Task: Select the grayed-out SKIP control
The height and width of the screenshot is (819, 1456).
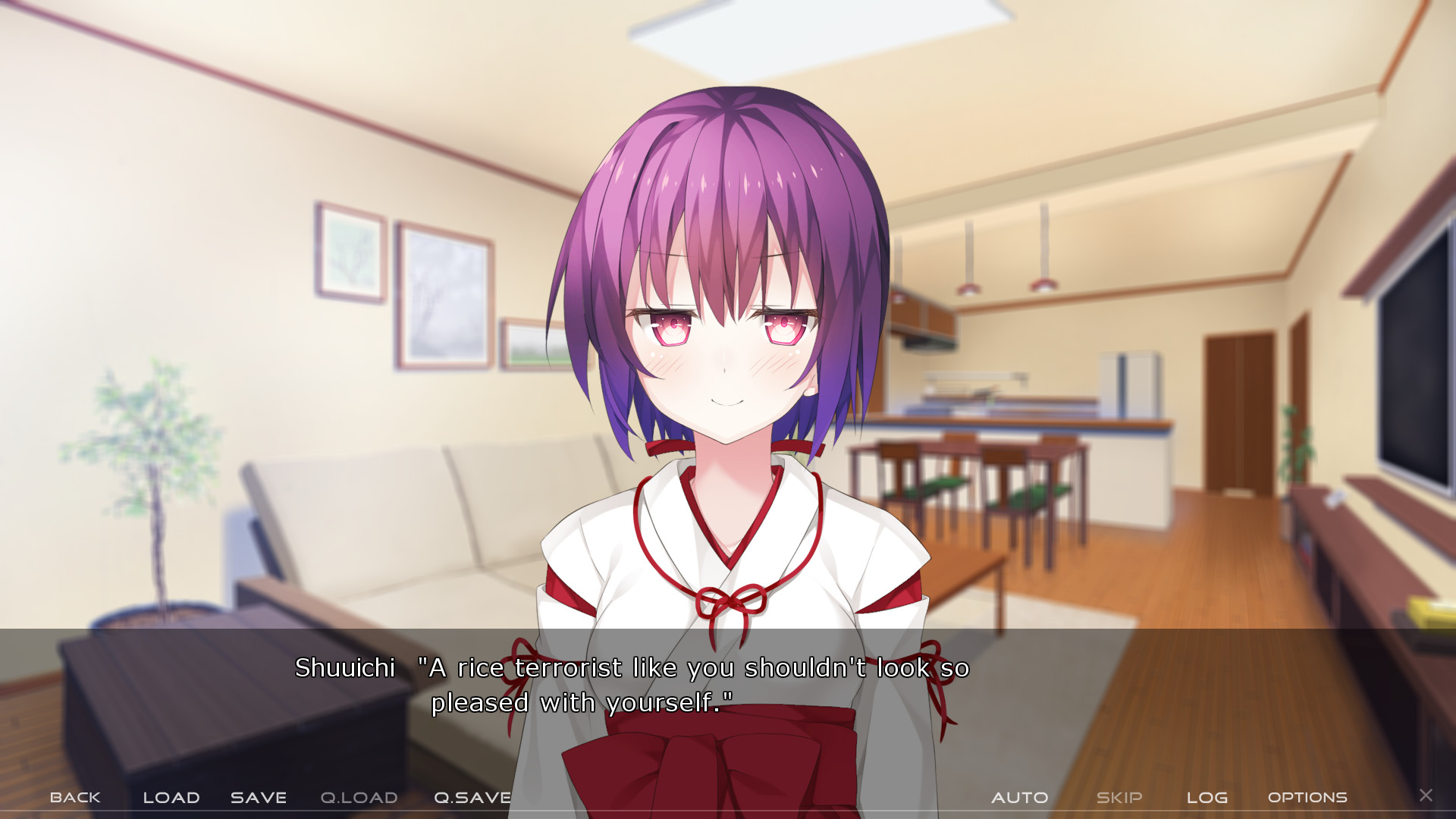Action: (x=1119, y=797)
